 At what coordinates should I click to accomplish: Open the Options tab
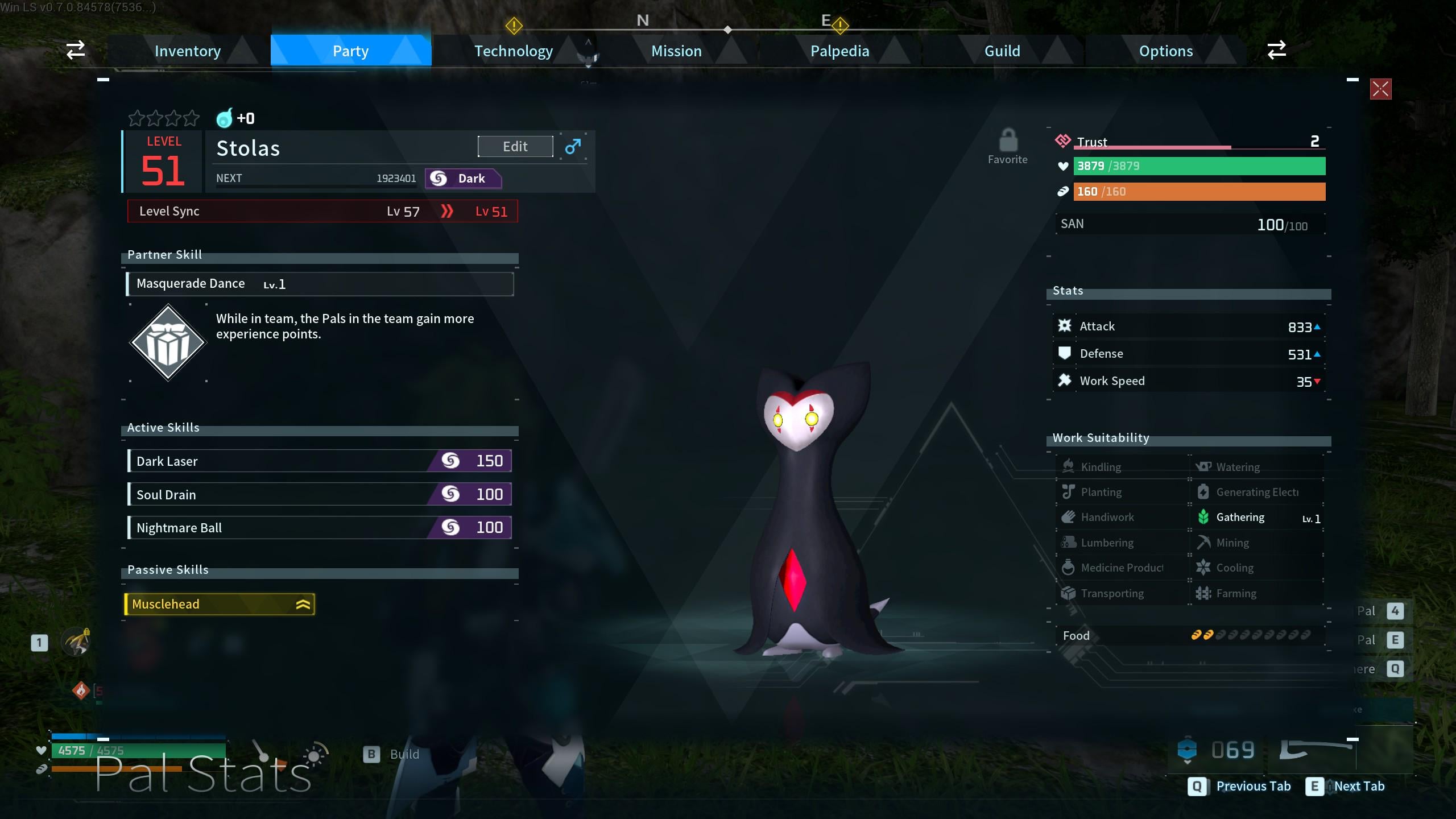1165,51
